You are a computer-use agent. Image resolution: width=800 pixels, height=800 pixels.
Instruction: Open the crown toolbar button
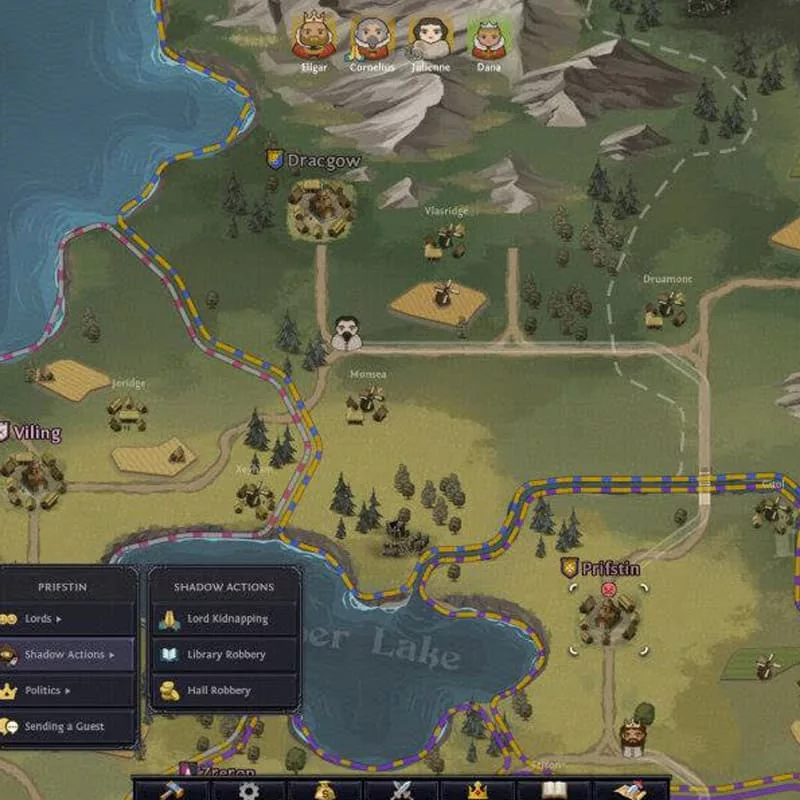(x=478, y=790)
